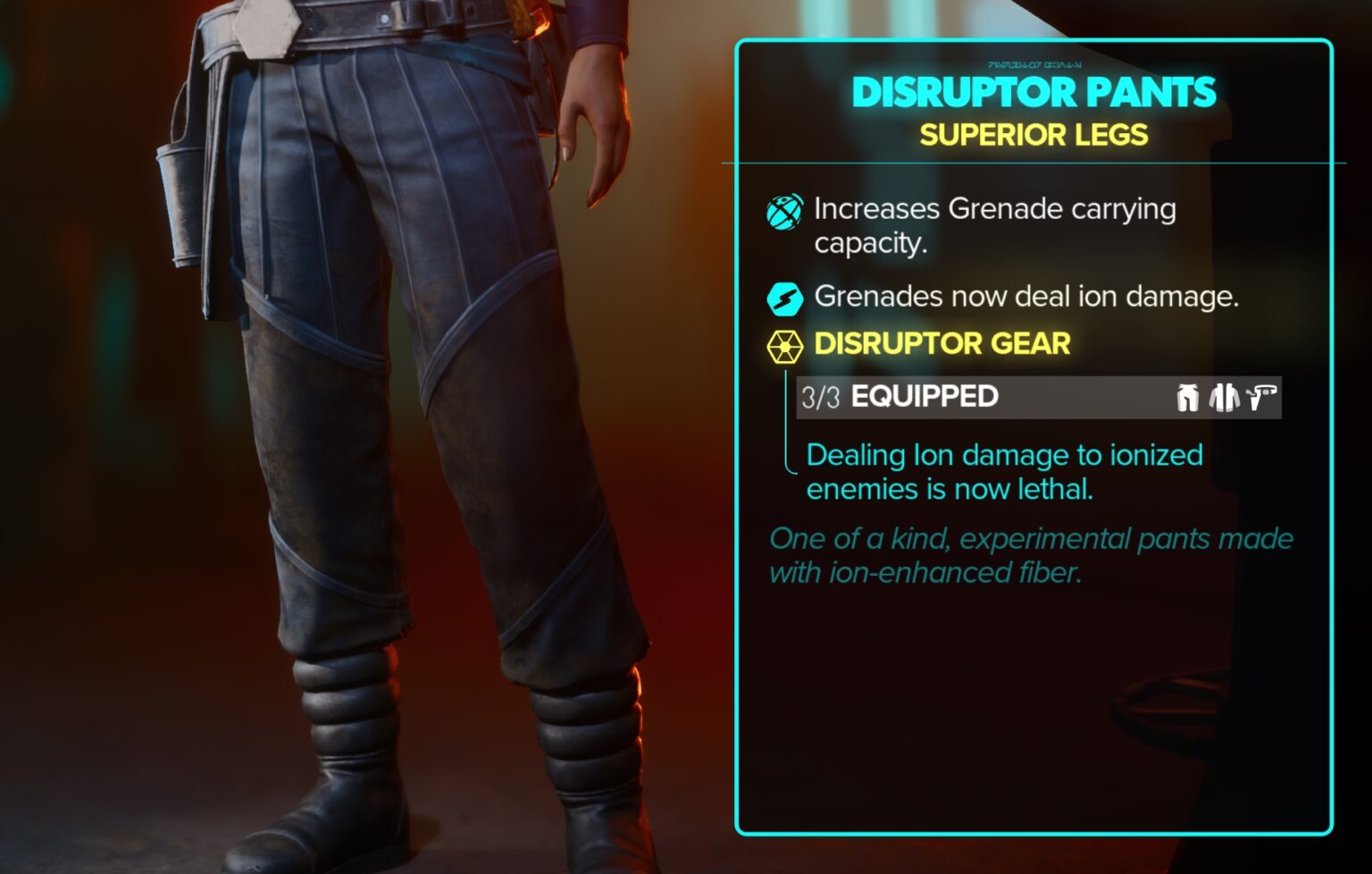Click the Aurebesh script above the item title
Image resolution: width=1372 pixels, height=874 pixels.
point(1034,63)
